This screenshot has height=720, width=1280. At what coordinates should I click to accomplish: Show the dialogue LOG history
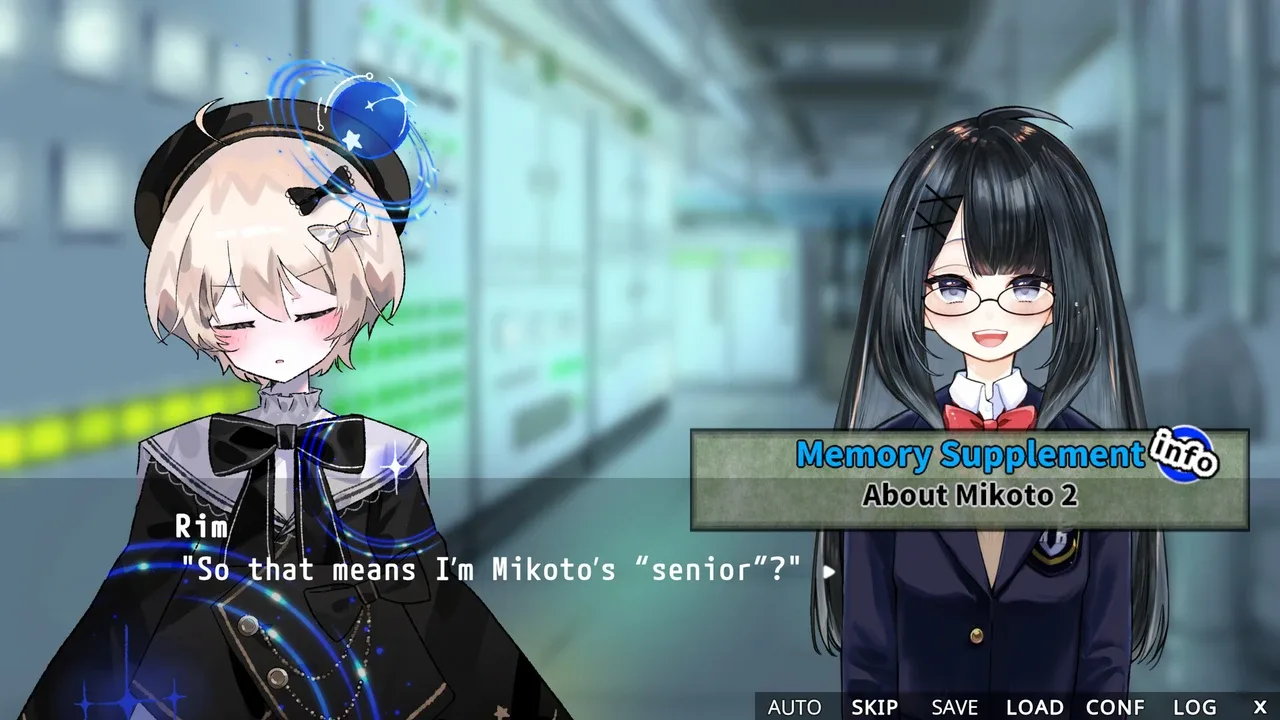[x=1195, y=707]
